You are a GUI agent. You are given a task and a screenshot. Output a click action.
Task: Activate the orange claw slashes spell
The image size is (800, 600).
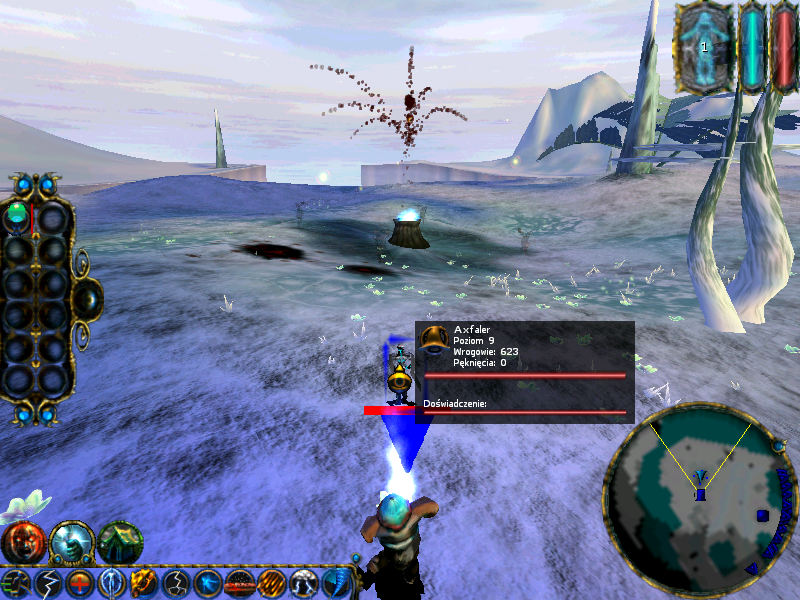[x=272, y=583]
